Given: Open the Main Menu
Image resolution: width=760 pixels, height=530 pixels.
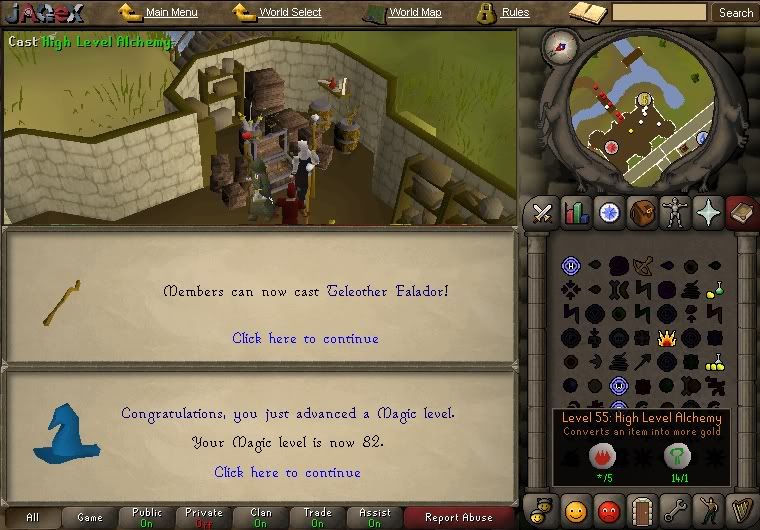Looking at the screenshot, I should (170, 13).
